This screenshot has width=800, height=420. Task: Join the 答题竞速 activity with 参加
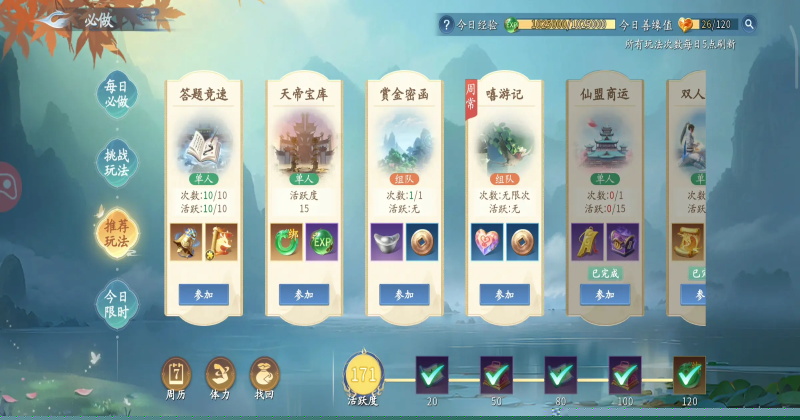pyautogui.click(x=204, y=295)
